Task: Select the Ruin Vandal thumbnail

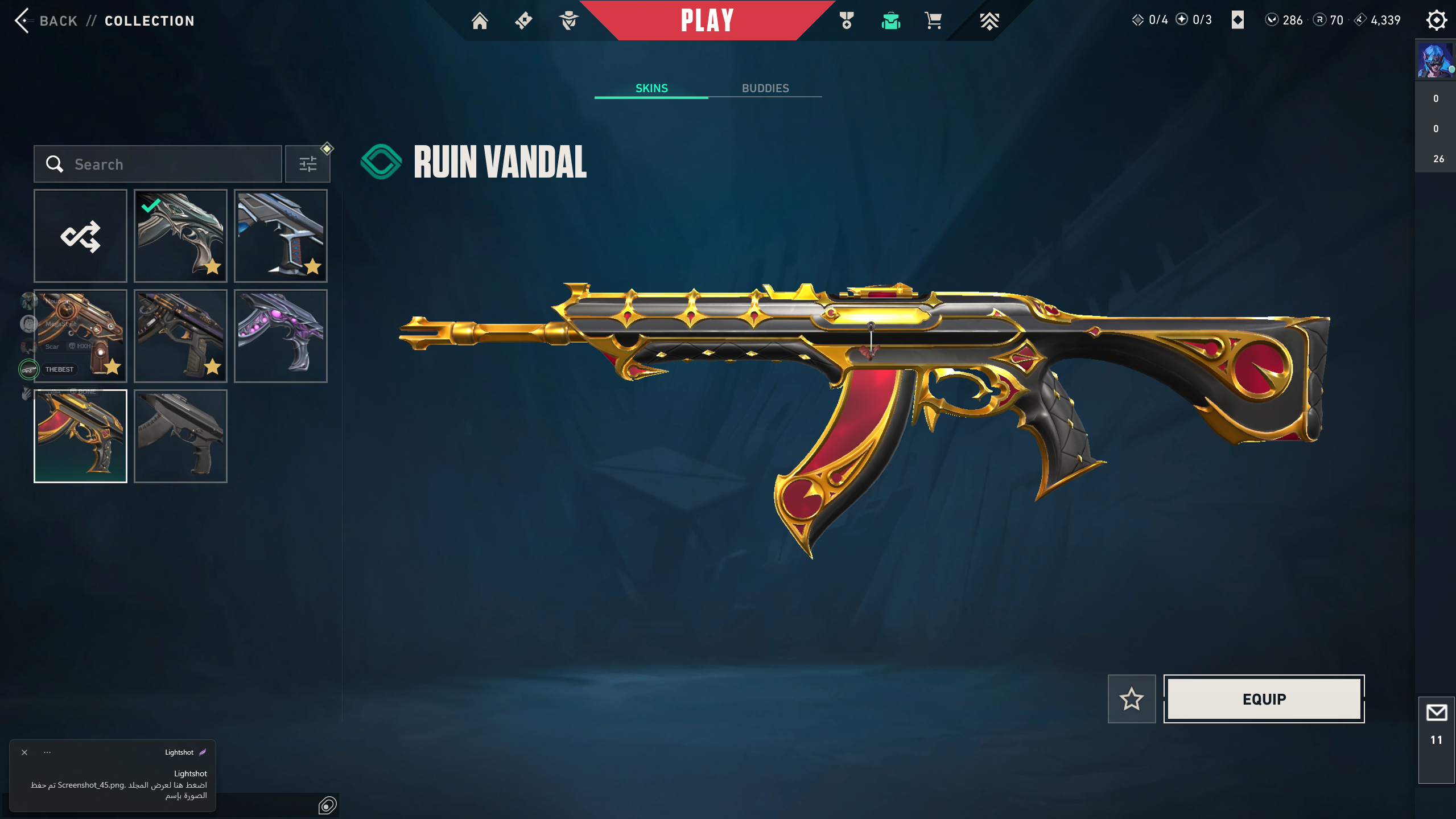Action: (x=80, y=437)
